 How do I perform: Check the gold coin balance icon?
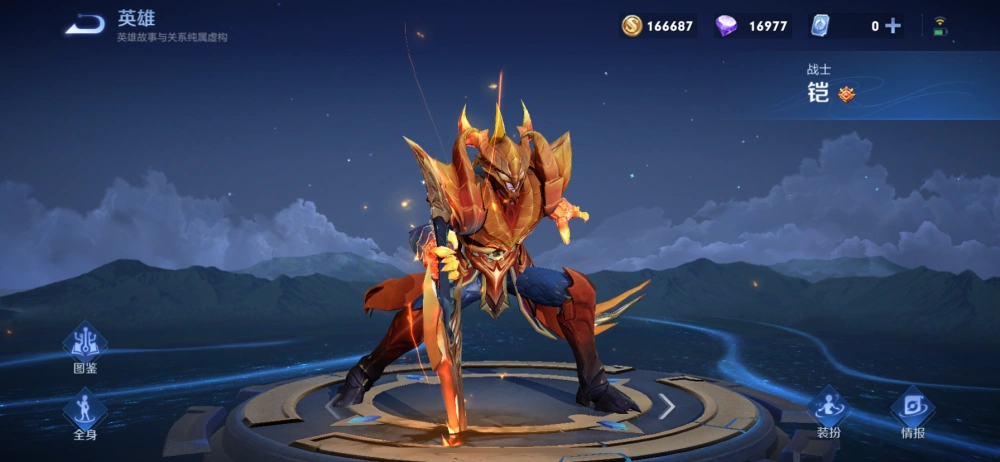[632, 26]
